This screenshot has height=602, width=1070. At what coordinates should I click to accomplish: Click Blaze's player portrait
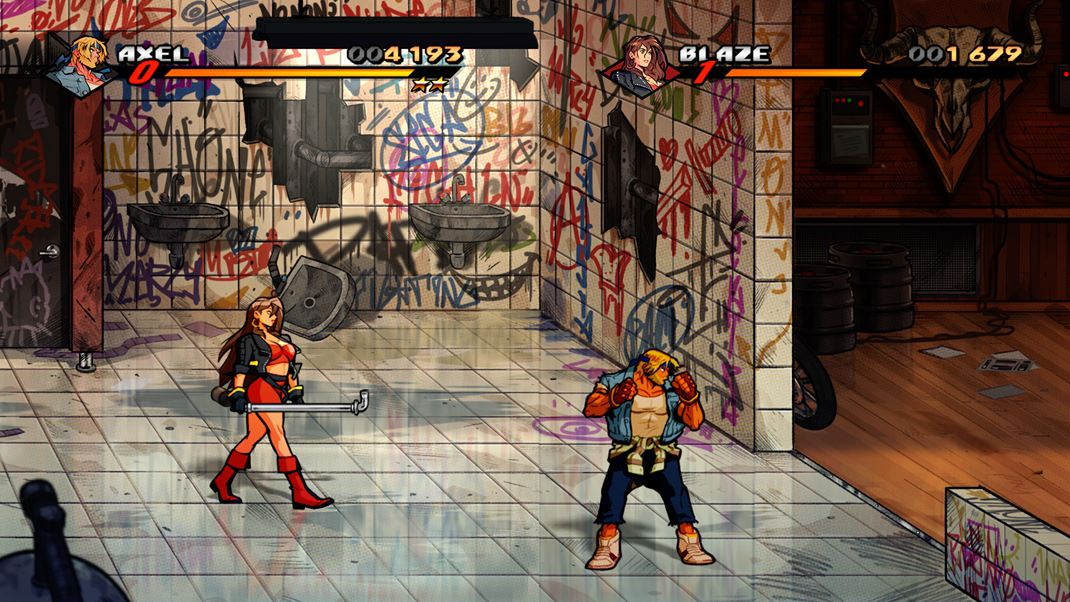[x=641, y=63]
